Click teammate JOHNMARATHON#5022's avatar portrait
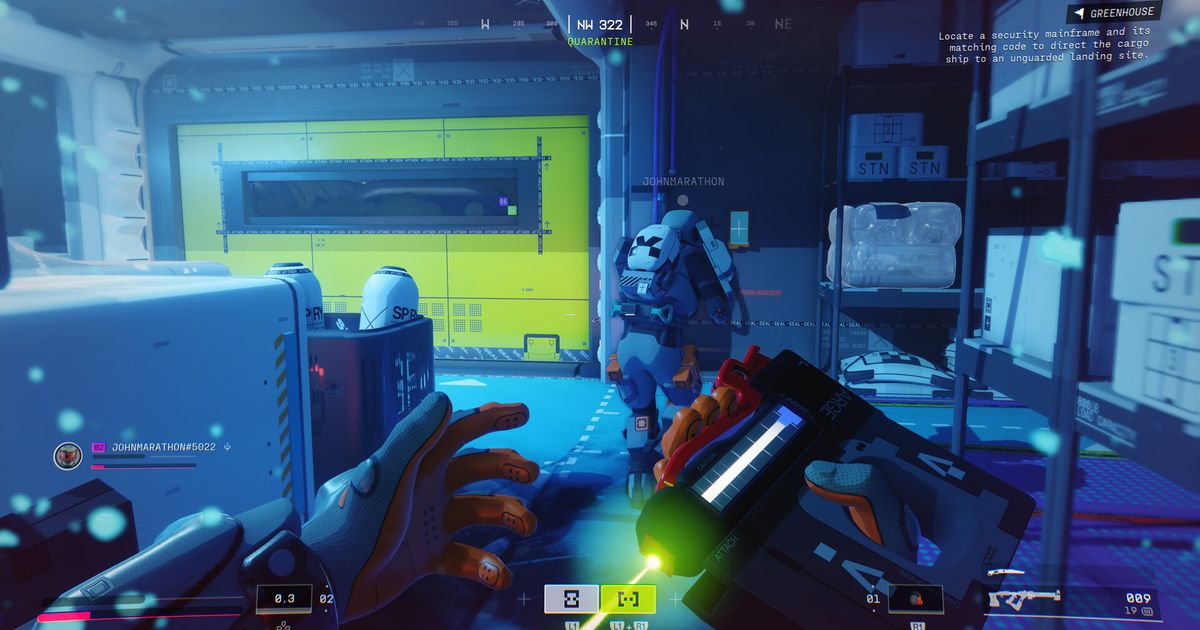Screen dimensions: 1200x630 click(67, 455)
